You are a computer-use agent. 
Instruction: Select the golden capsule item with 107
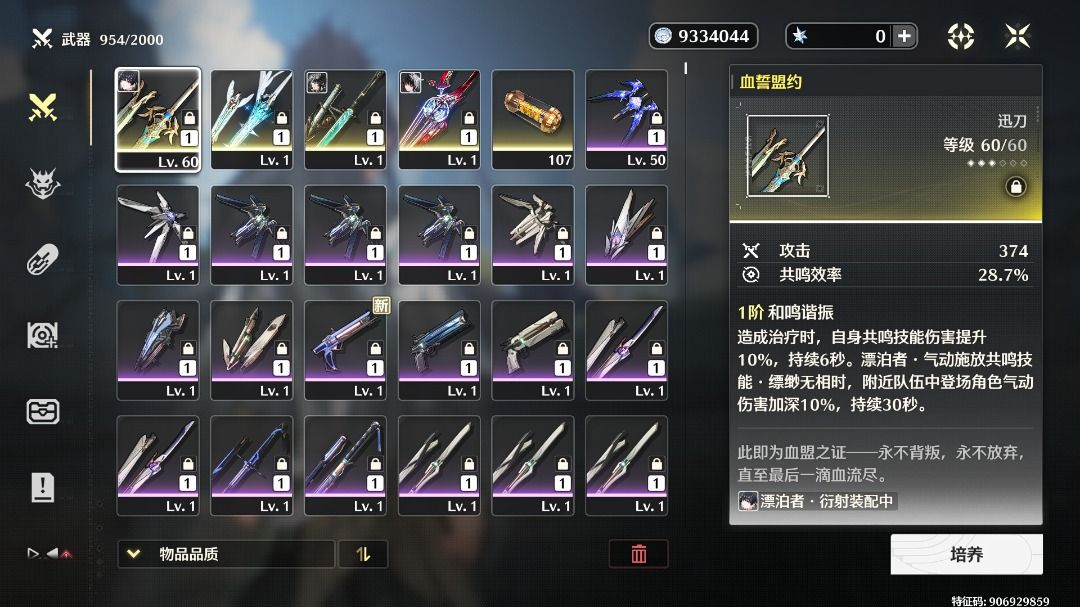coord(533,120)
